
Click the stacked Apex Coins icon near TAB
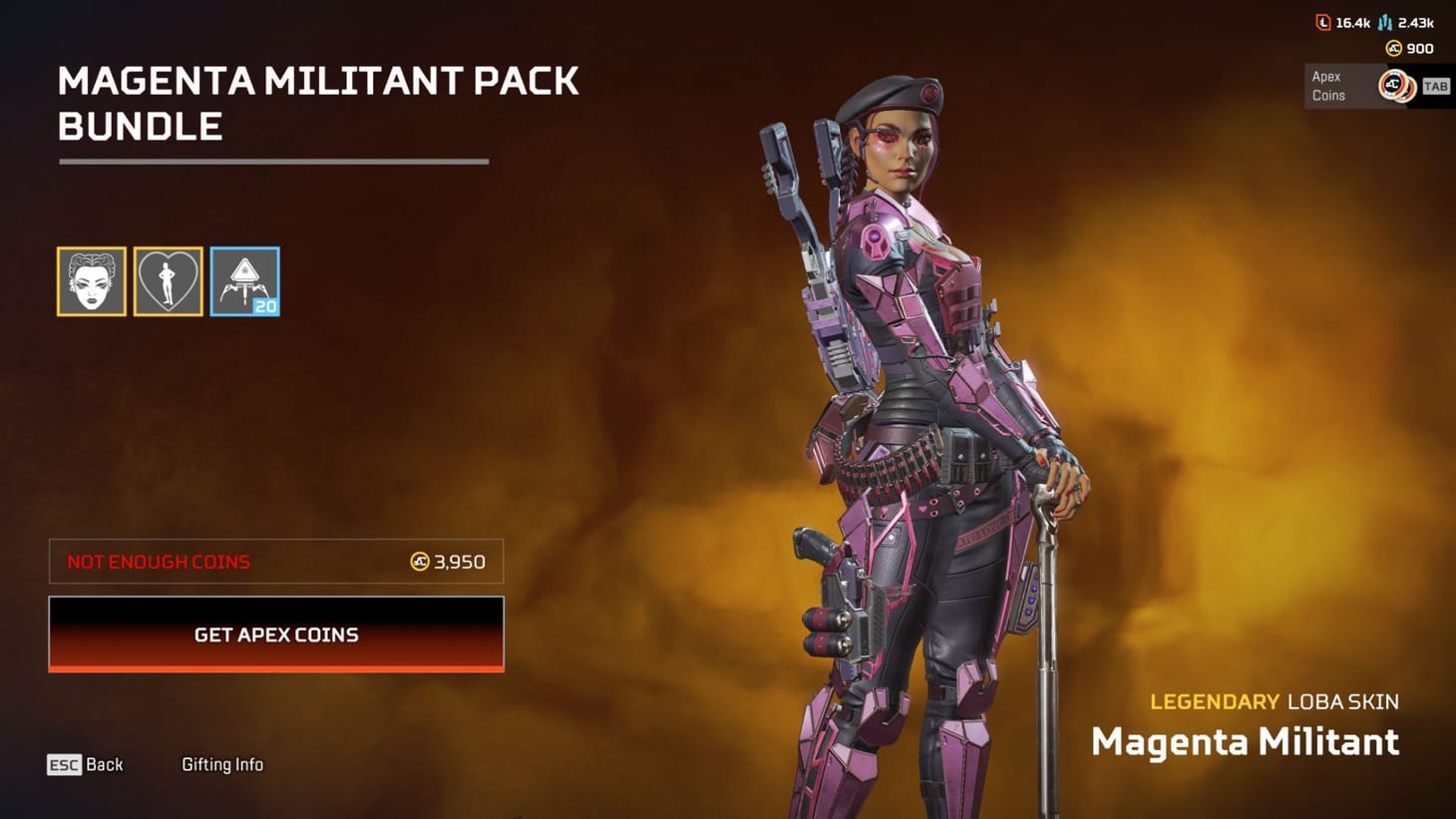[x=1394, y=86]
